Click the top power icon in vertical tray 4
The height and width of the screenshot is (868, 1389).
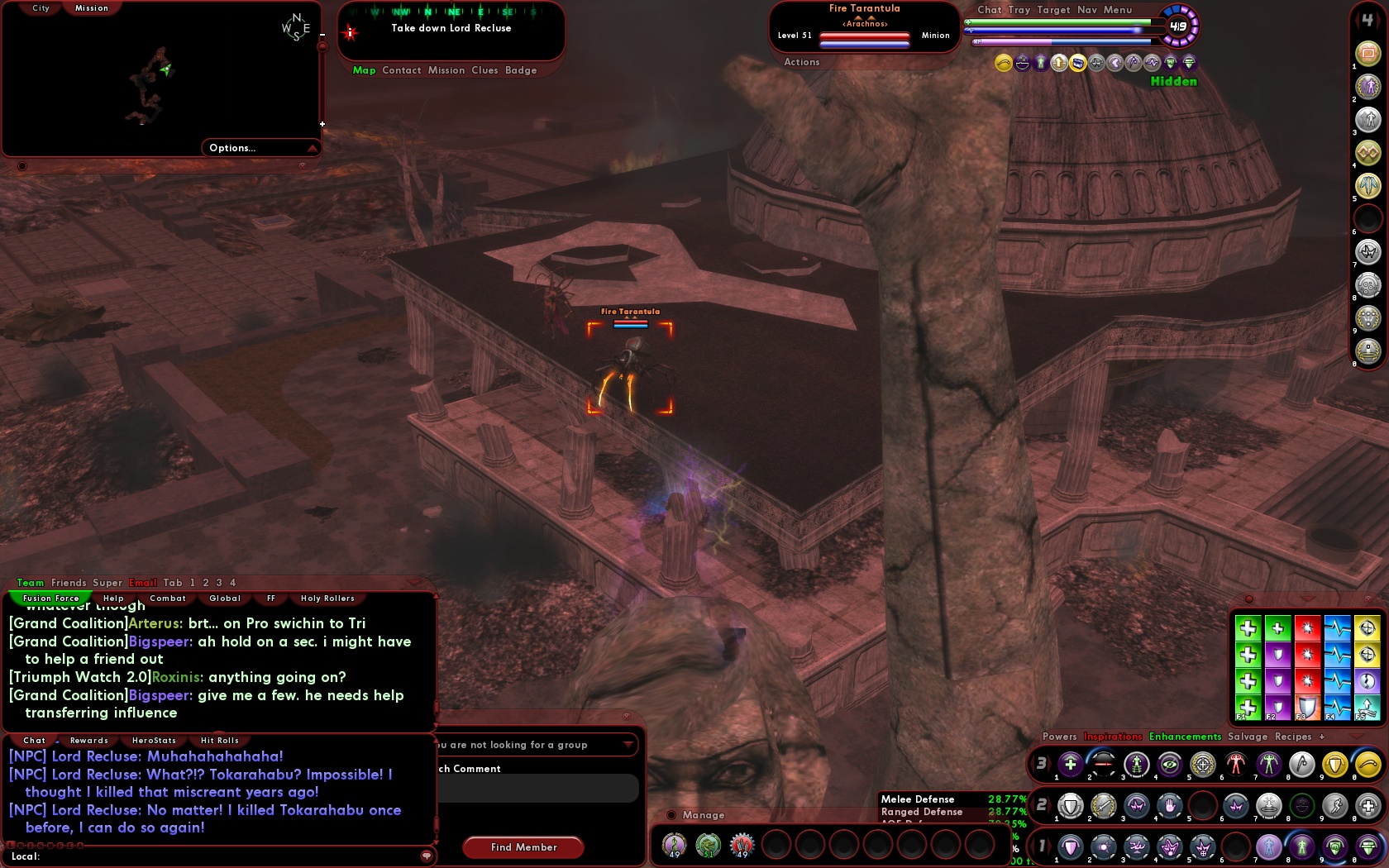(x=1368, y=52)
